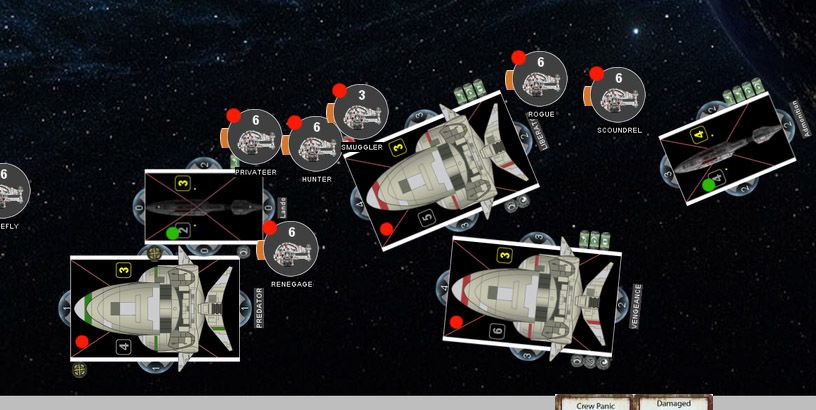Select the Renegade squadron token

(x=291, y=249)
